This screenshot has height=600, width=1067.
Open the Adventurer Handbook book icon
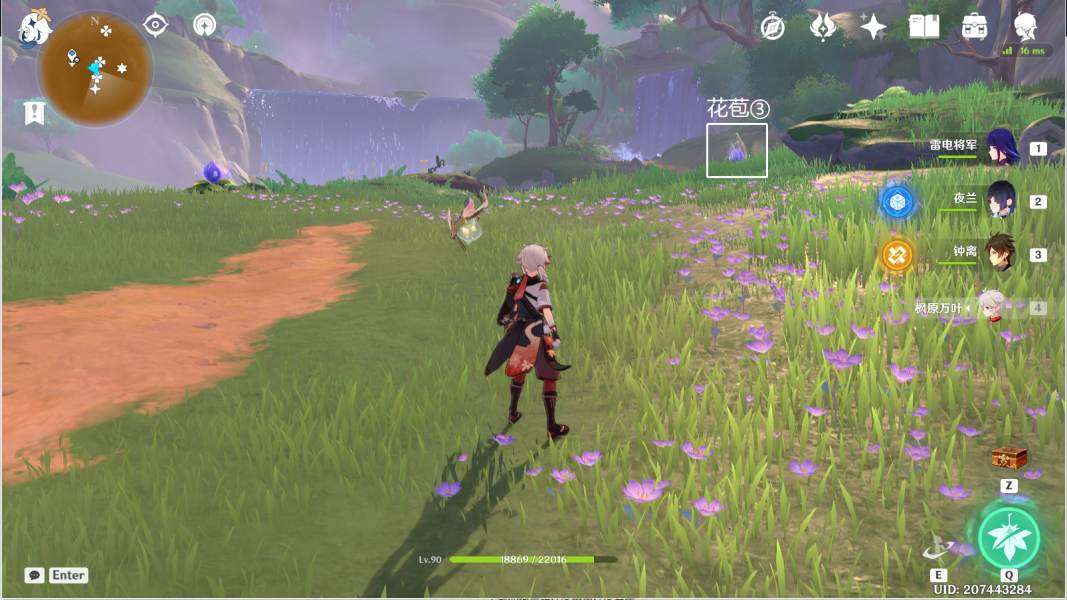click(924, 27)
